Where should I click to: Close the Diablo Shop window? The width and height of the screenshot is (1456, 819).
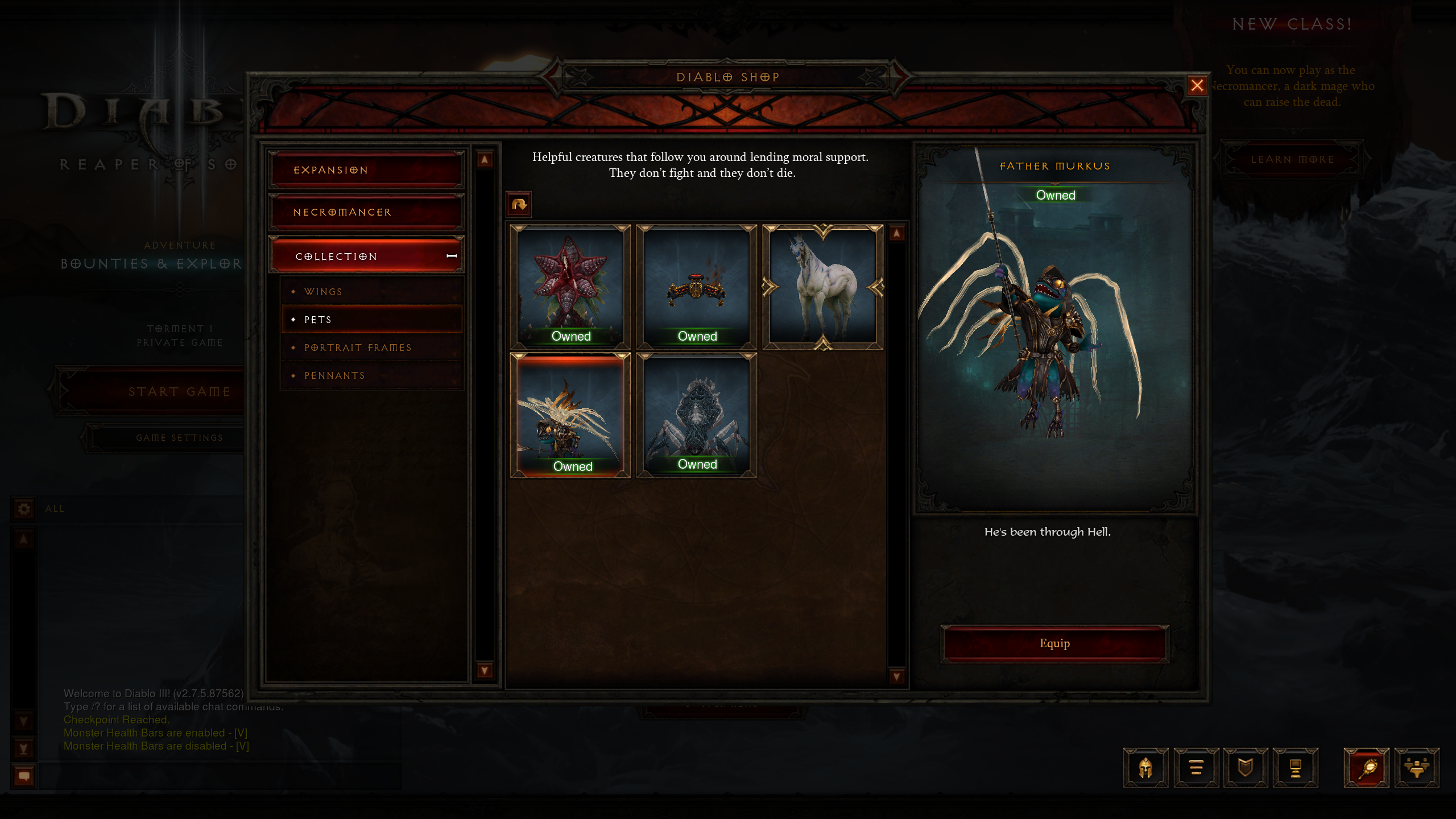(x=1197, y=85)
